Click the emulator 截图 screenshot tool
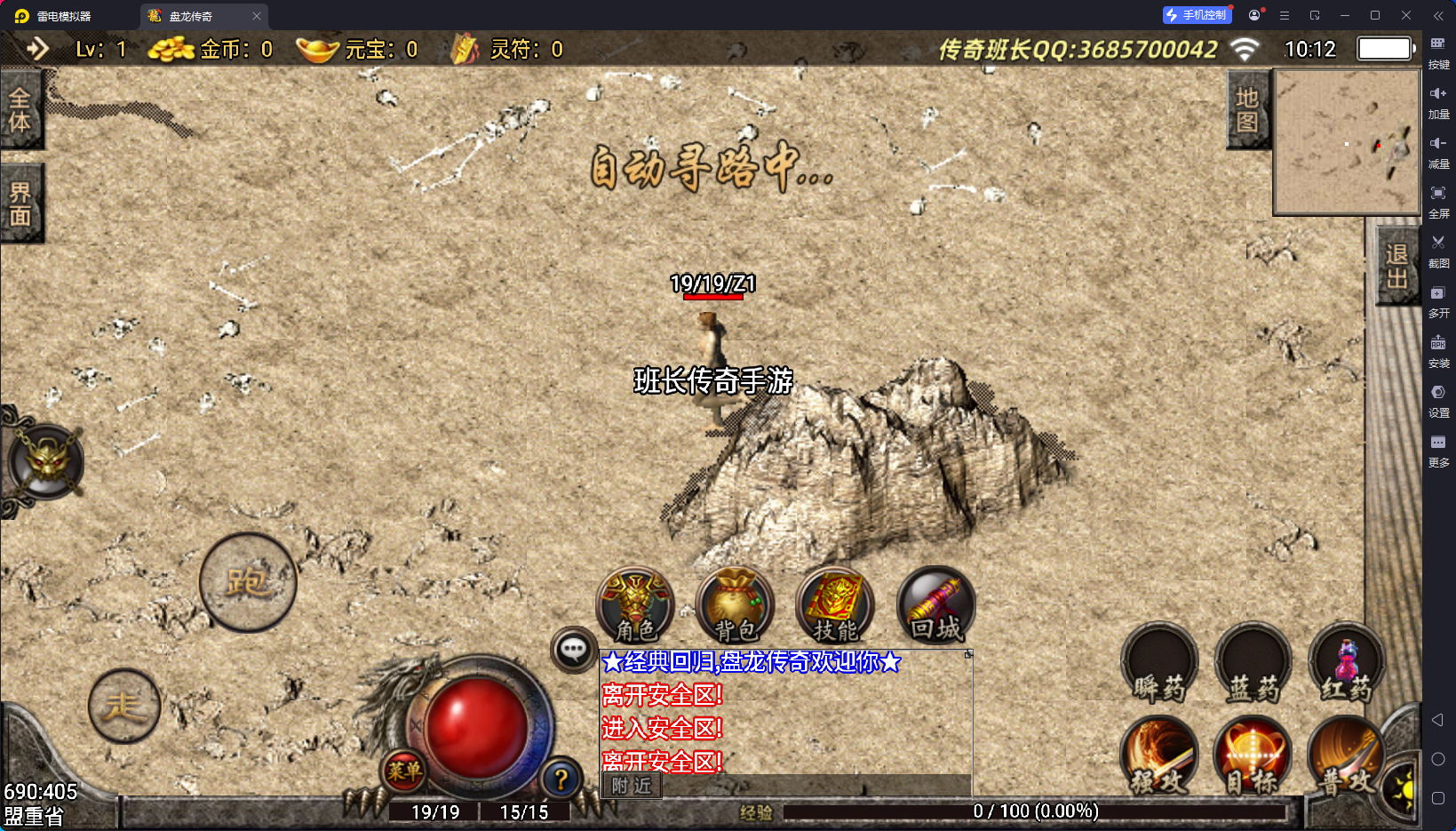 pos(1438,250)
